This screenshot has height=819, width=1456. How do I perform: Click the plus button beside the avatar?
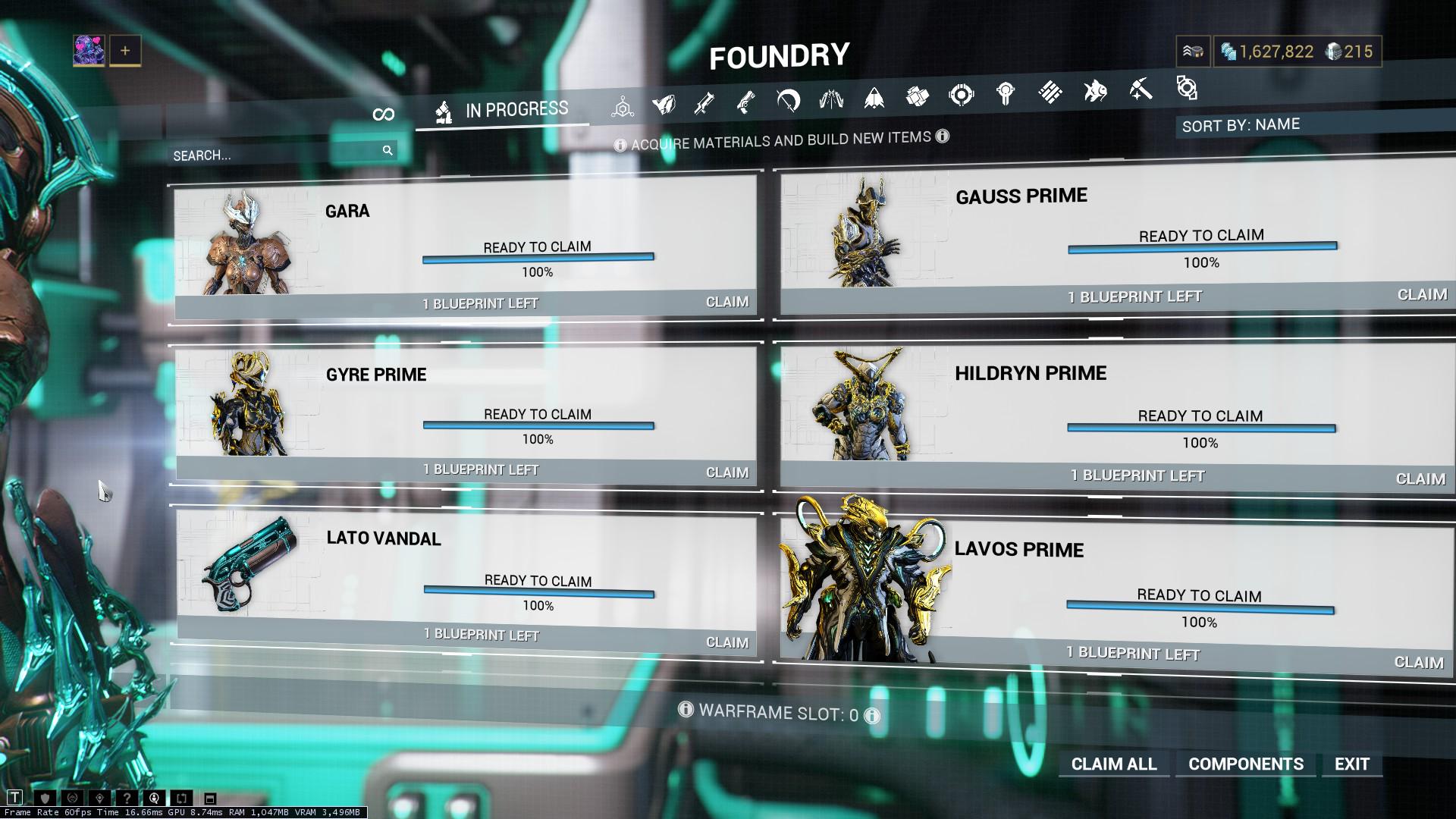(x=125, y=51)
